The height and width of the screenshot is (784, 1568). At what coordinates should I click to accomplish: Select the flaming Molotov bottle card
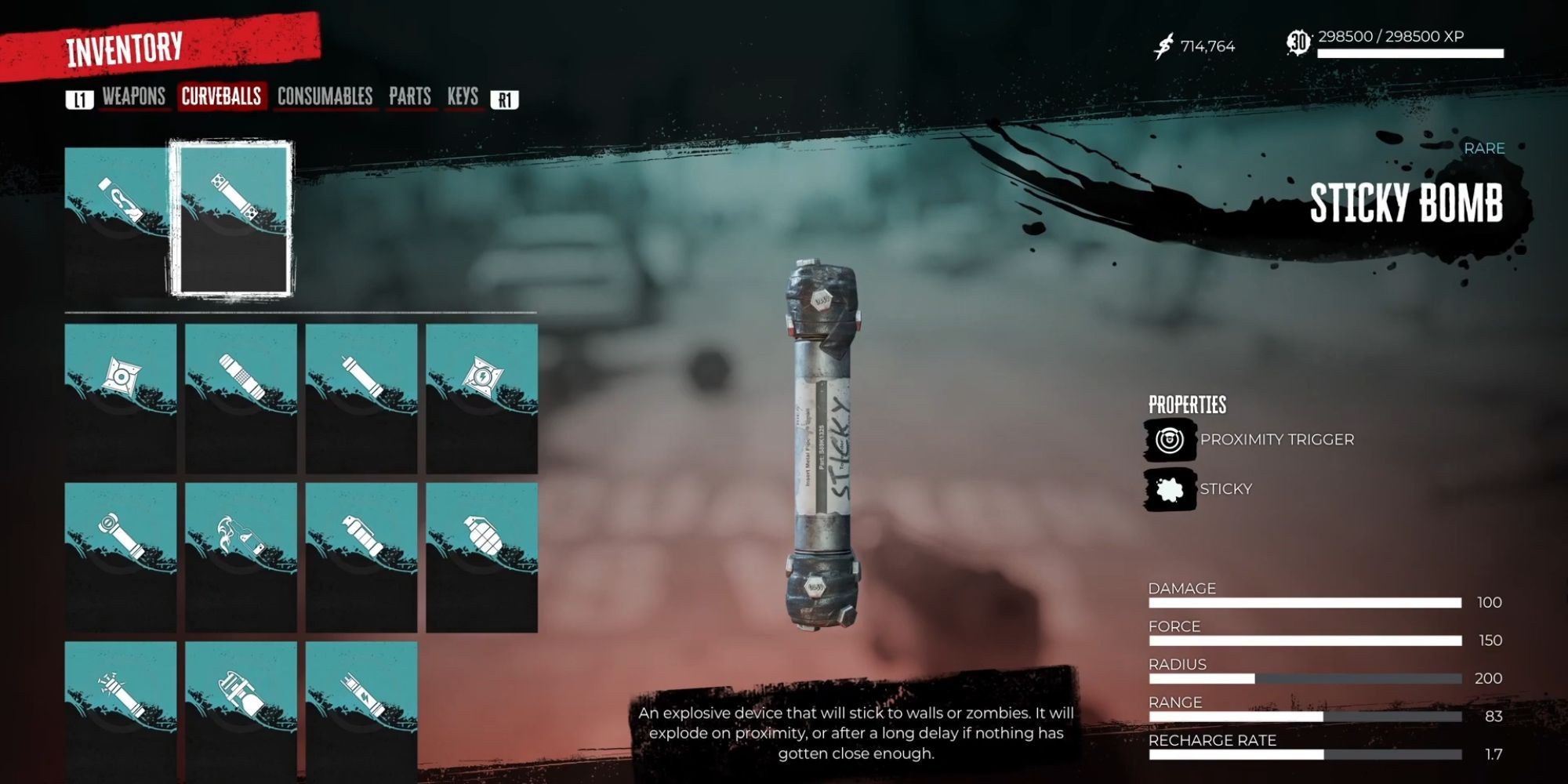click(x=241, y=557)
